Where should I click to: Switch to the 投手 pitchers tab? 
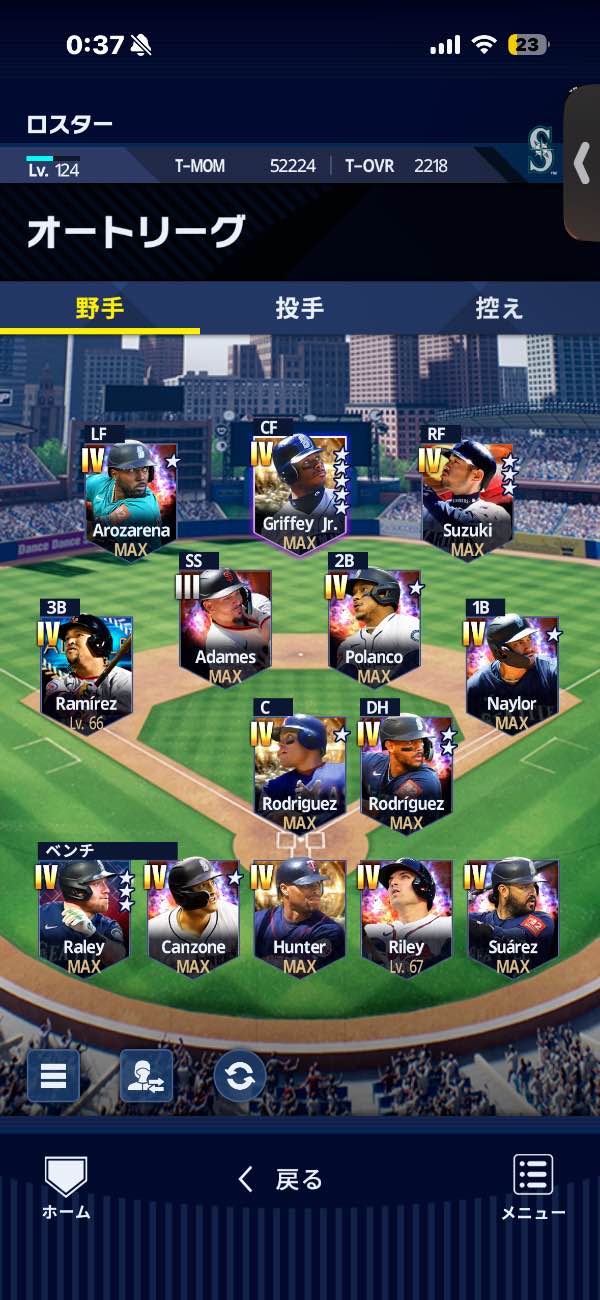tap(299, 308)
